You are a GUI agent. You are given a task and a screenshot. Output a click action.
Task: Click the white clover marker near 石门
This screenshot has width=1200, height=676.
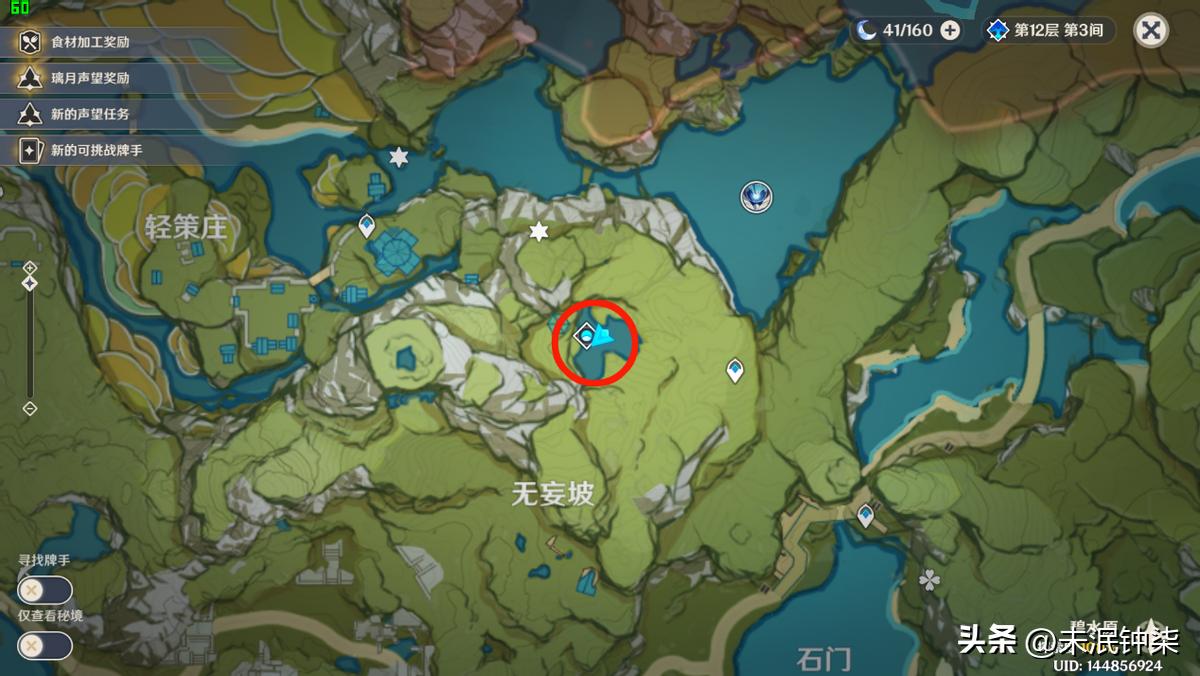tap(930, 580)
